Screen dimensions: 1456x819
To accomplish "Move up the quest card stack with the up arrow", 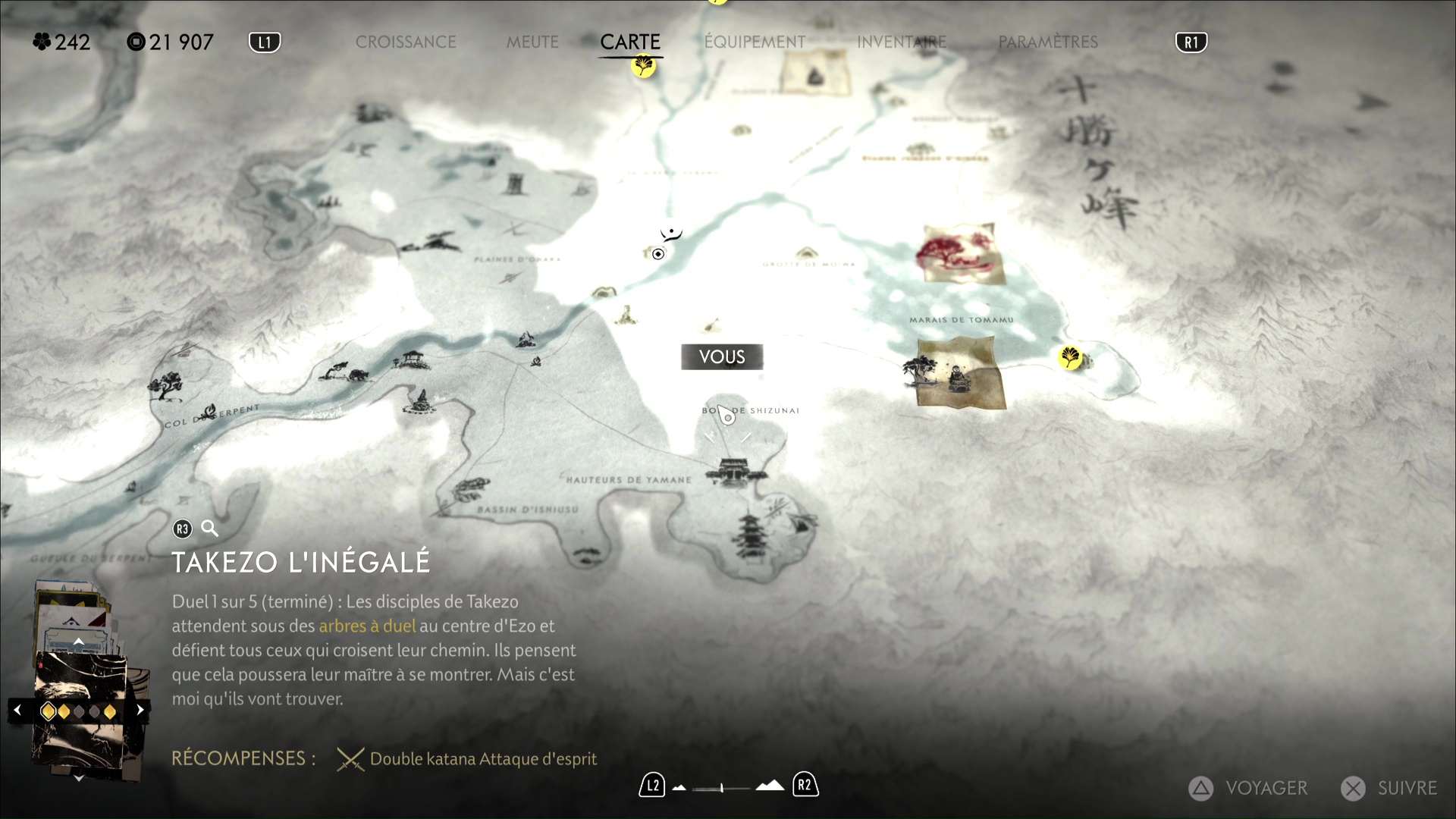I will (x=78, y=642).
